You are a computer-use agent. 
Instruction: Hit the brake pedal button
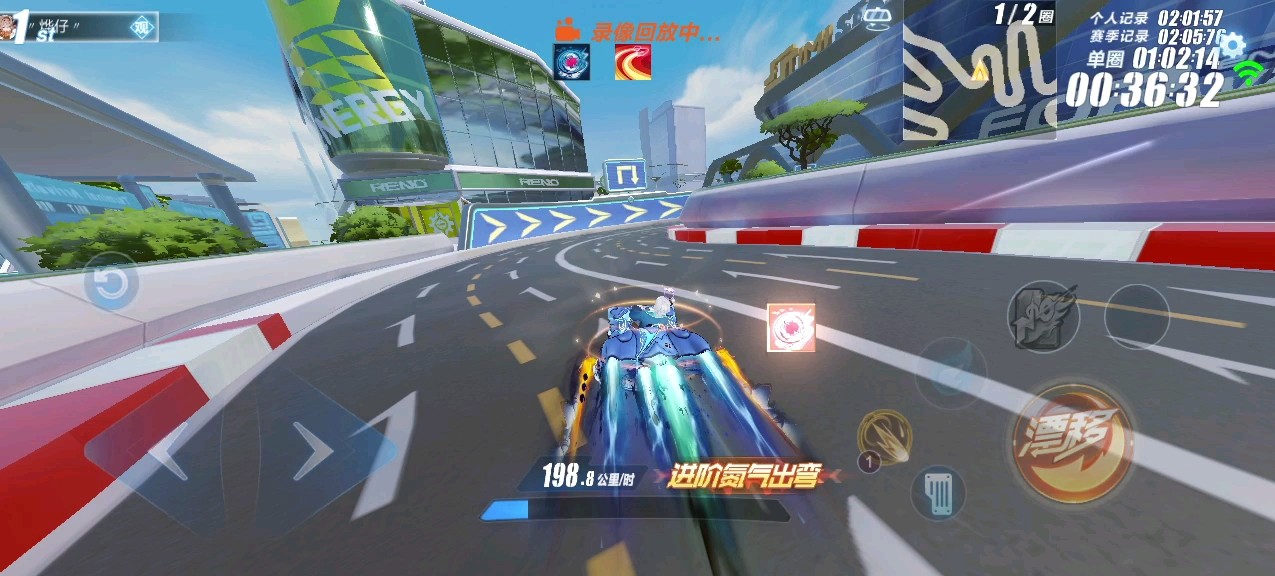[x=938, y=493]
